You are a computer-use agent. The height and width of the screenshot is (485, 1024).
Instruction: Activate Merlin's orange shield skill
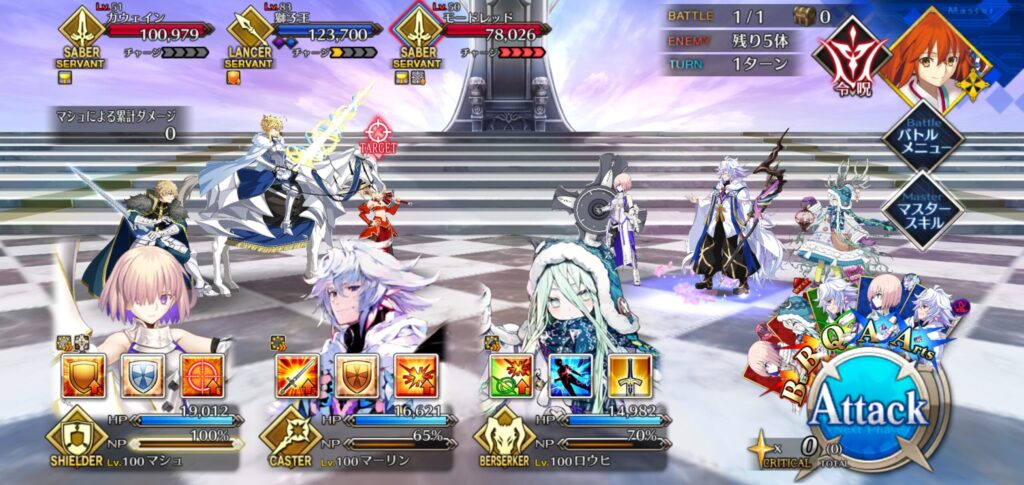tap(355, 375)
